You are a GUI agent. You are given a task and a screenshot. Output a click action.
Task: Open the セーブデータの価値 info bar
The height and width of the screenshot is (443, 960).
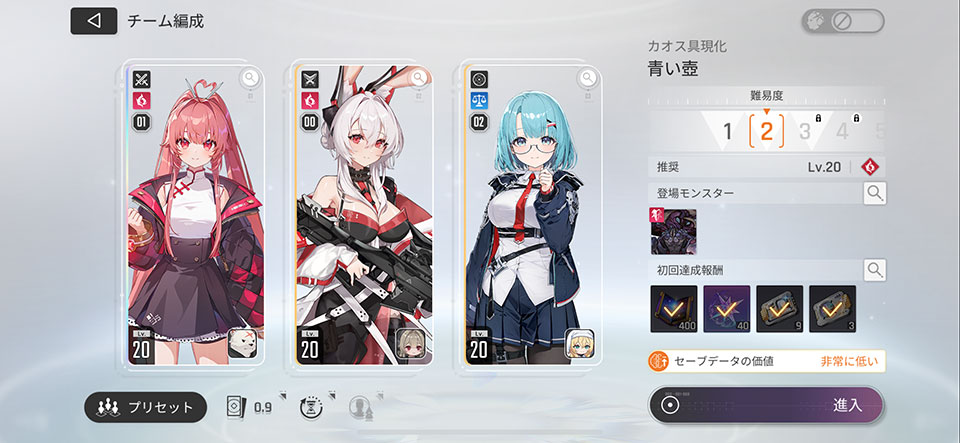click(x=765, y=361)
